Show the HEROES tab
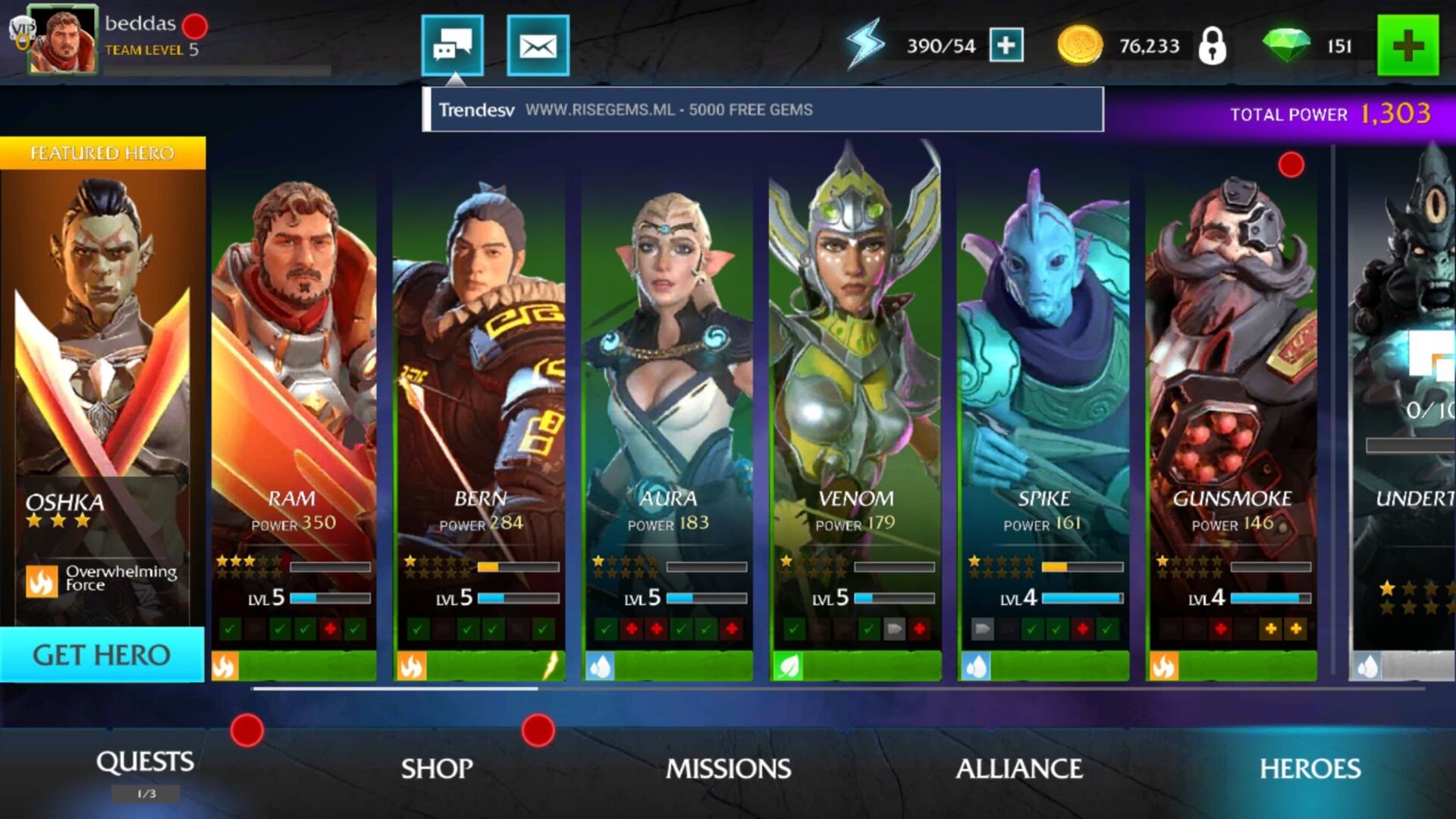 pyautogui.click(x=1310, y=769)
